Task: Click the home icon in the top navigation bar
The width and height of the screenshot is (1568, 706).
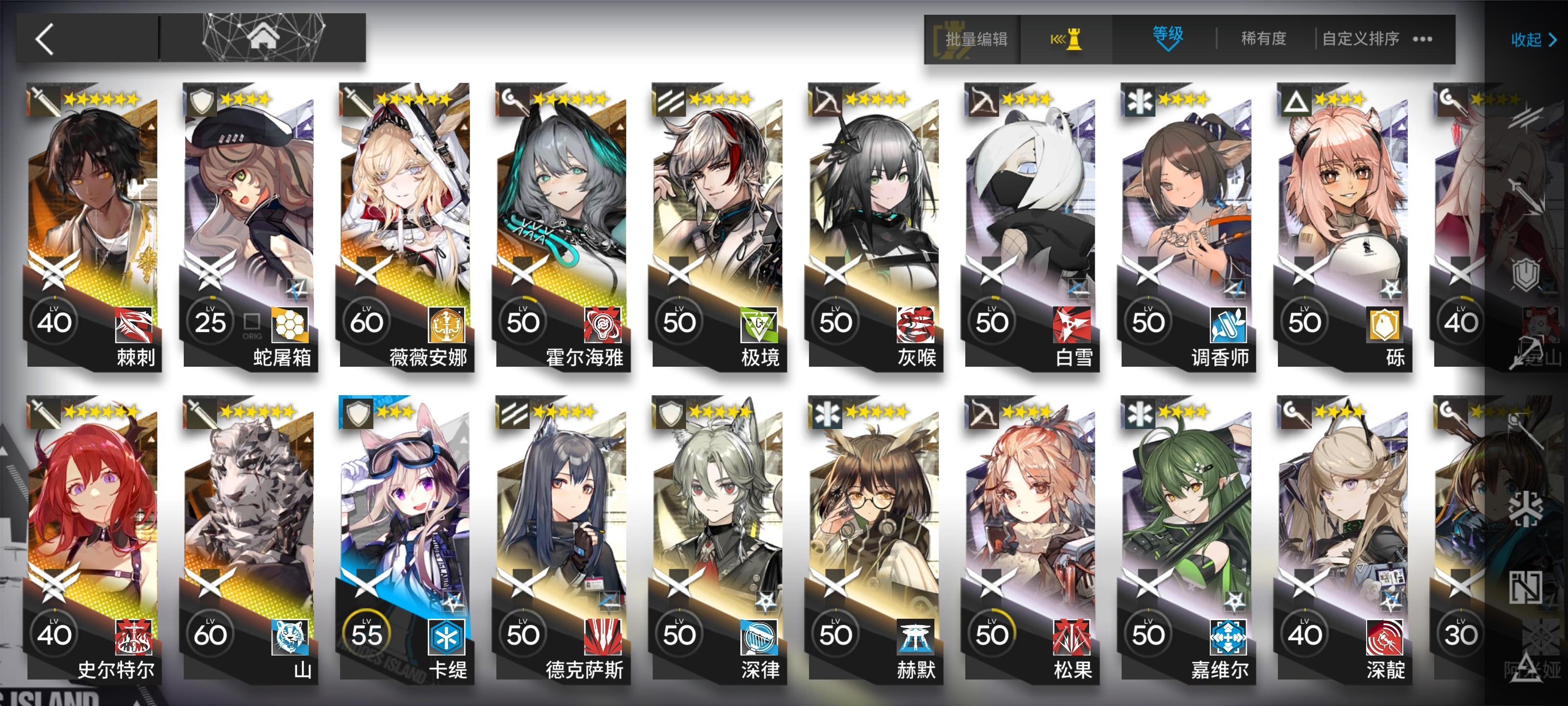Action: coord(263,37)
